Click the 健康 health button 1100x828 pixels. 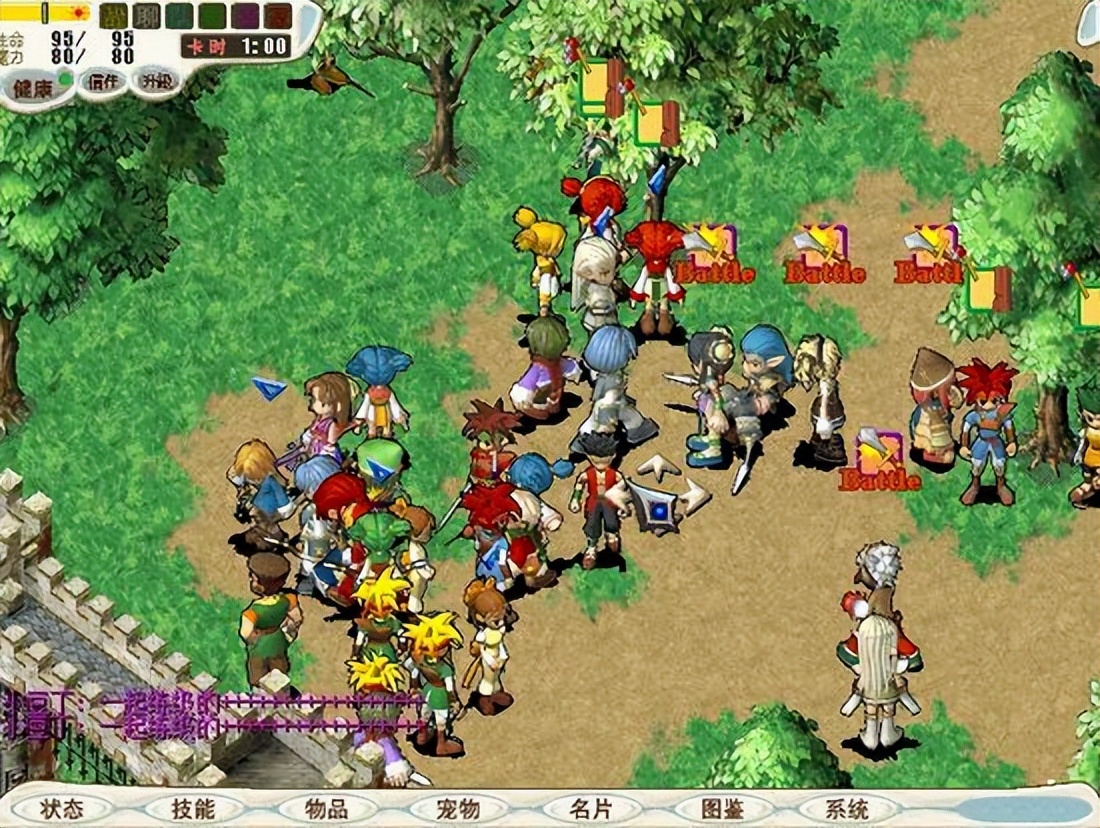pos(34,87)
